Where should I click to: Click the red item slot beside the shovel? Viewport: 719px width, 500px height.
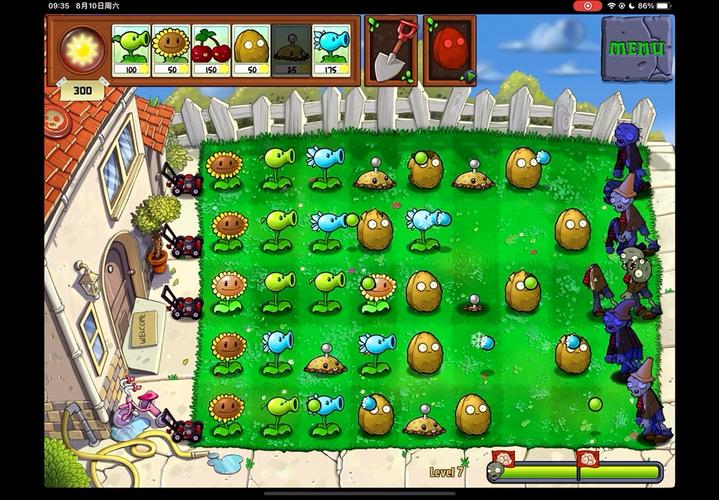449,50
